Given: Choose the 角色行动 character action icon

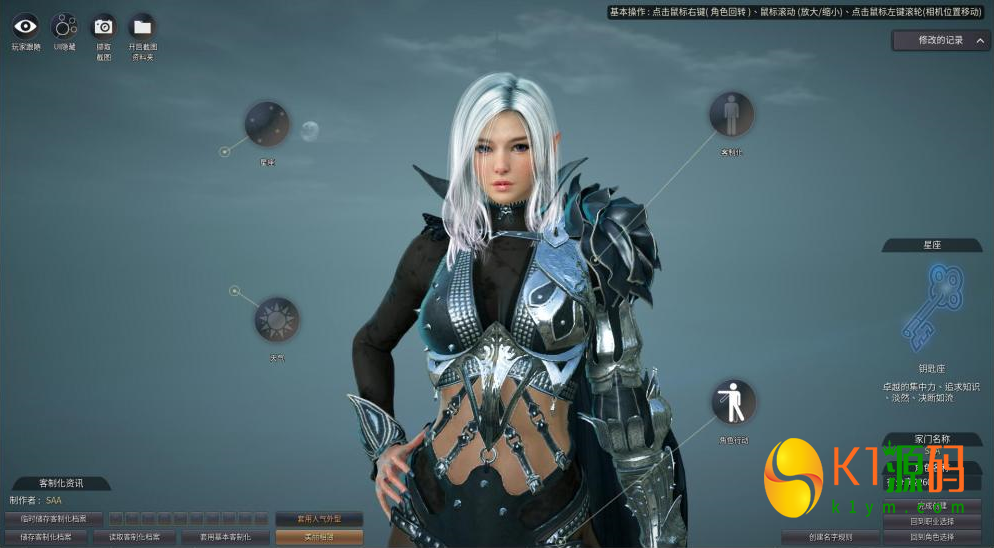Looking at the screenshot, I should pyautogui.click(x=733, y=402).
